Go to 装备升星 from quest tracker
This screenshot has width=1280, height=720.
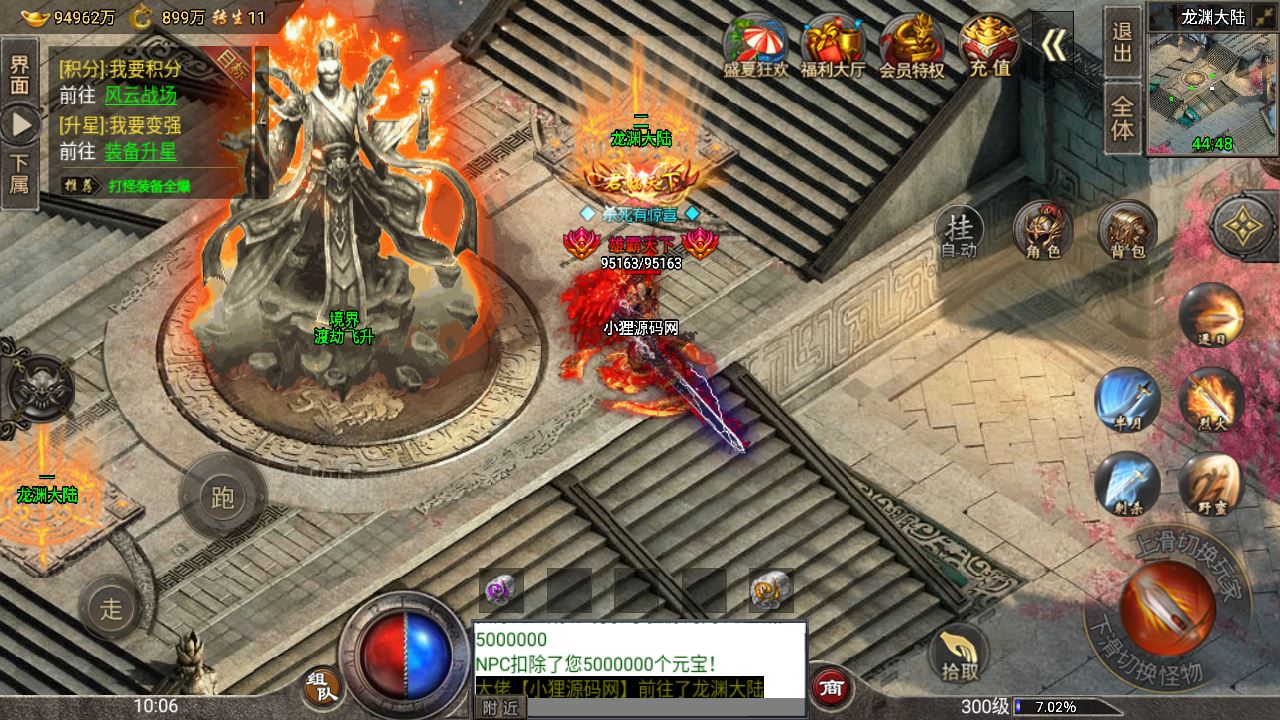(x=140, y=152)
